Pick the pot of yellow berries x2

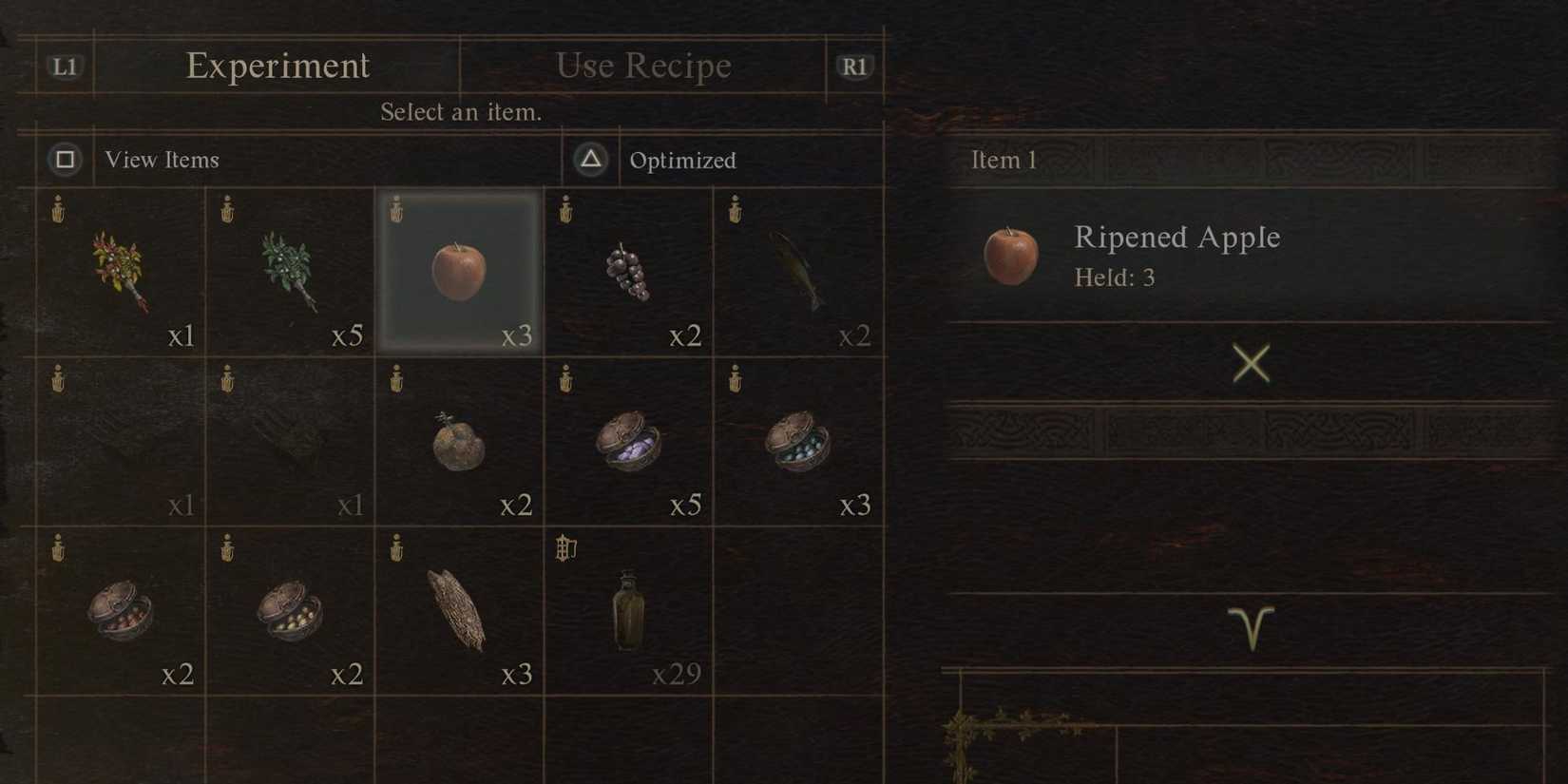point(290,611)
